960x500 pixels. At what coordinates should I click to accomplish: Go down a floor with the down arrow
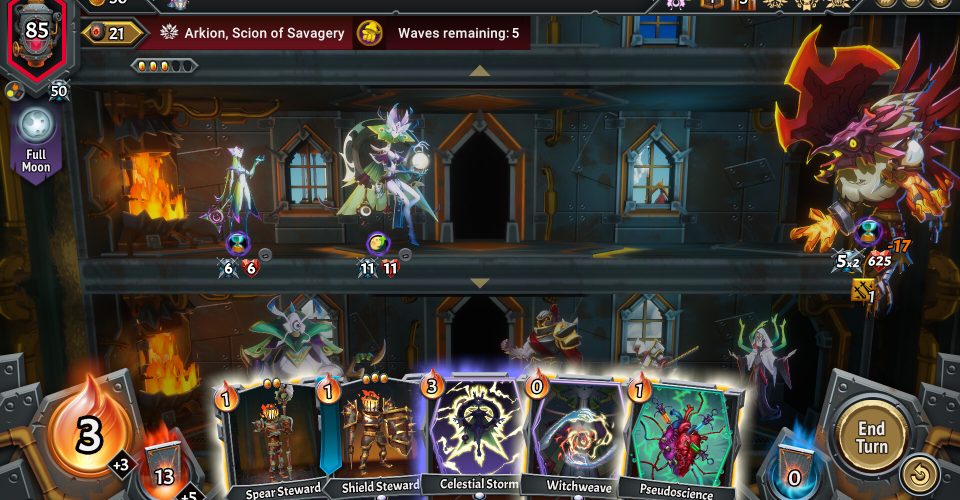480,283
